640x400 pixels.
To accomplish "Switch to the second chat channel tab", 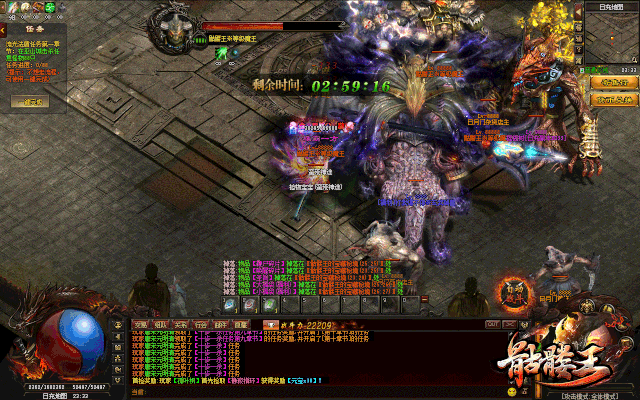I will pos(160,324).
